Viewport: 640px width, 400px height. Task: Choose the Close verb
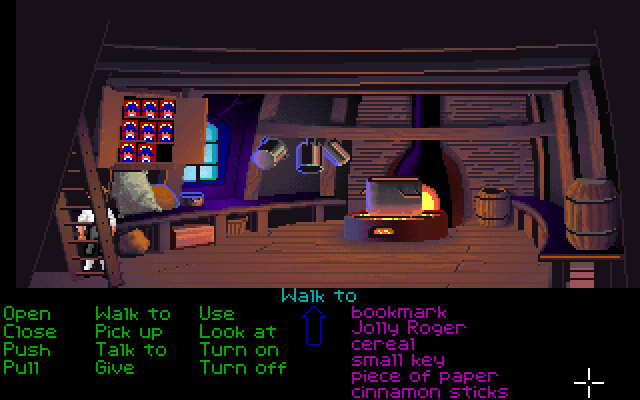click(x=30, y=332)
